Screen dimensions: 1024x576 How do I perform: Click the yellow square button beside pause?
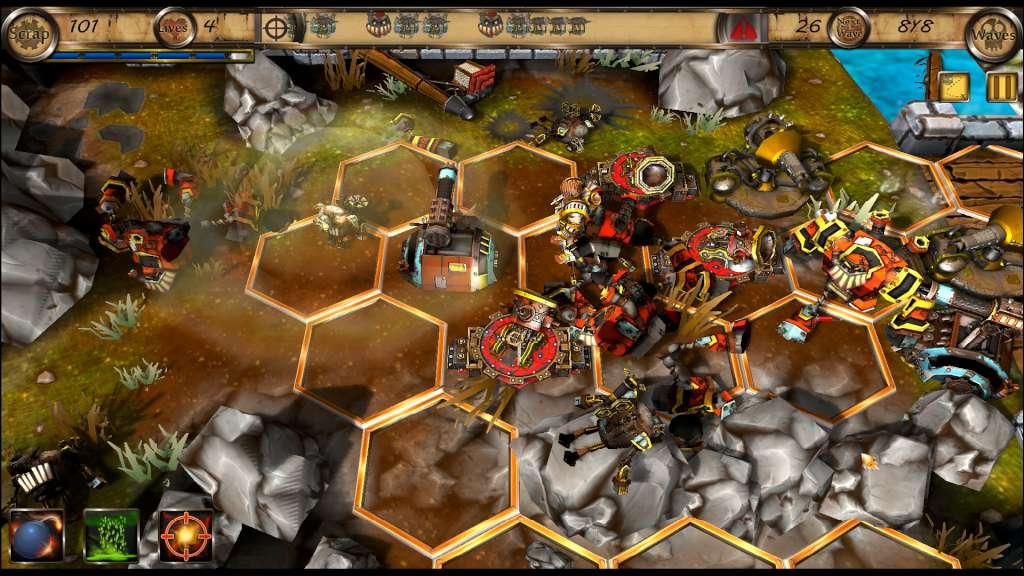coord(954,87)
